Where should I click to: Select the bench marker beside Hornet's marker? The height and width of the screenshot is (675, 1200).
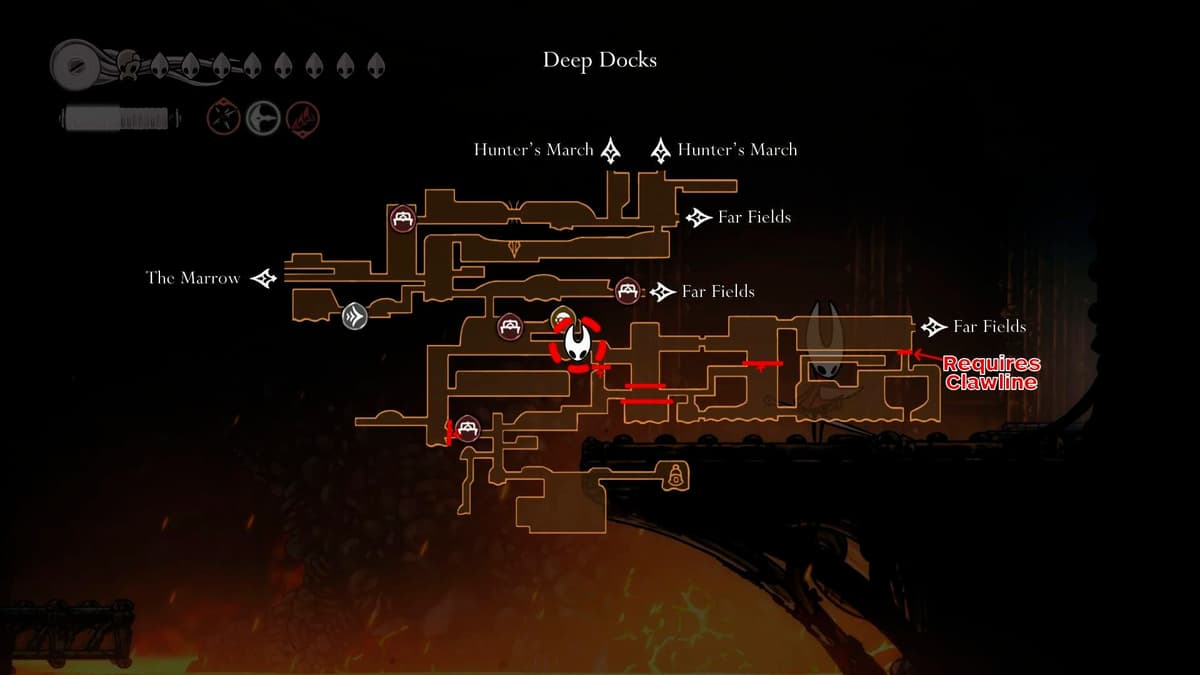(510, 326)
